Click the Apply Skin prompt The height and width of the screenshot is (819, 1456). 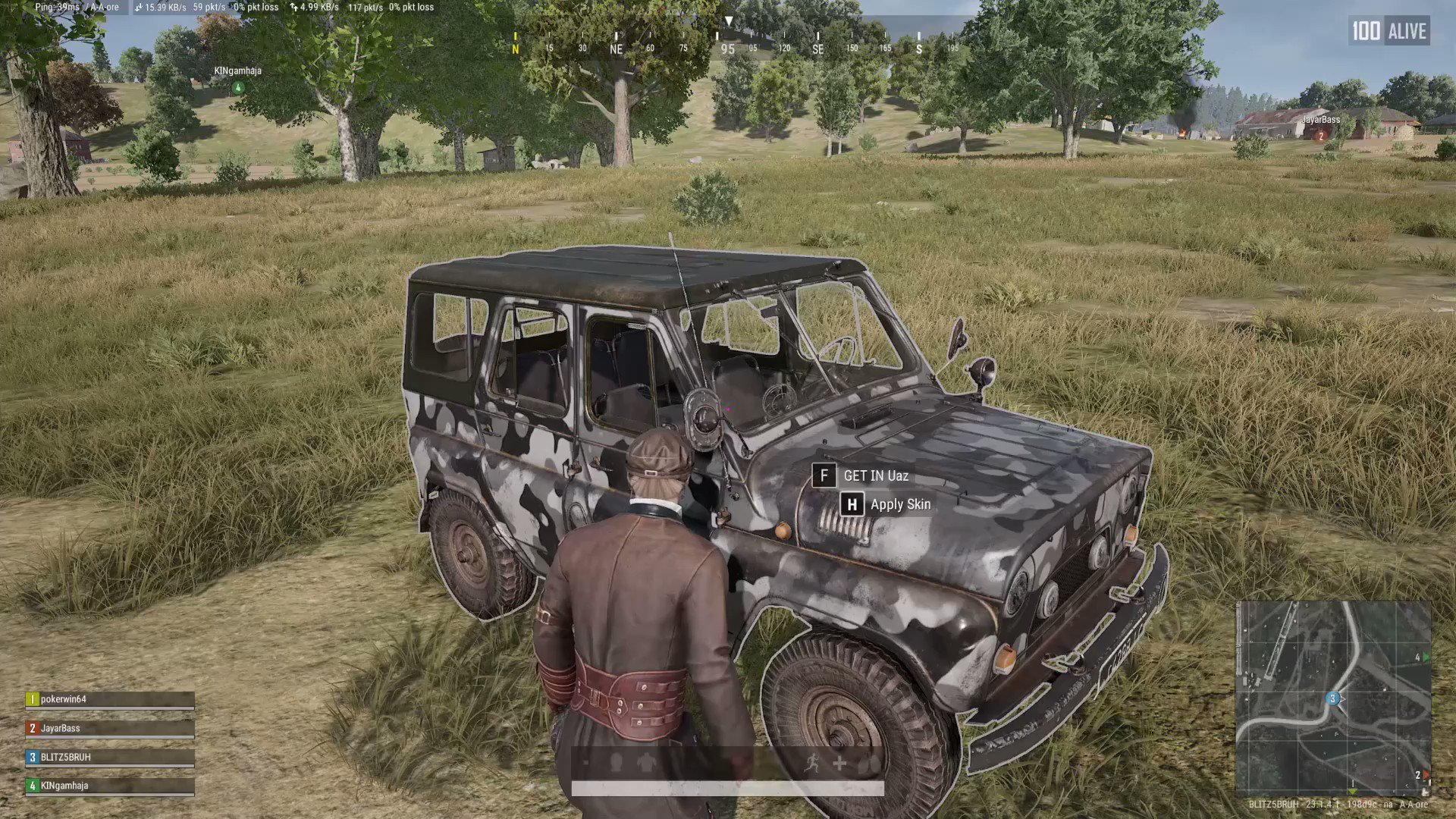(901, 504)
